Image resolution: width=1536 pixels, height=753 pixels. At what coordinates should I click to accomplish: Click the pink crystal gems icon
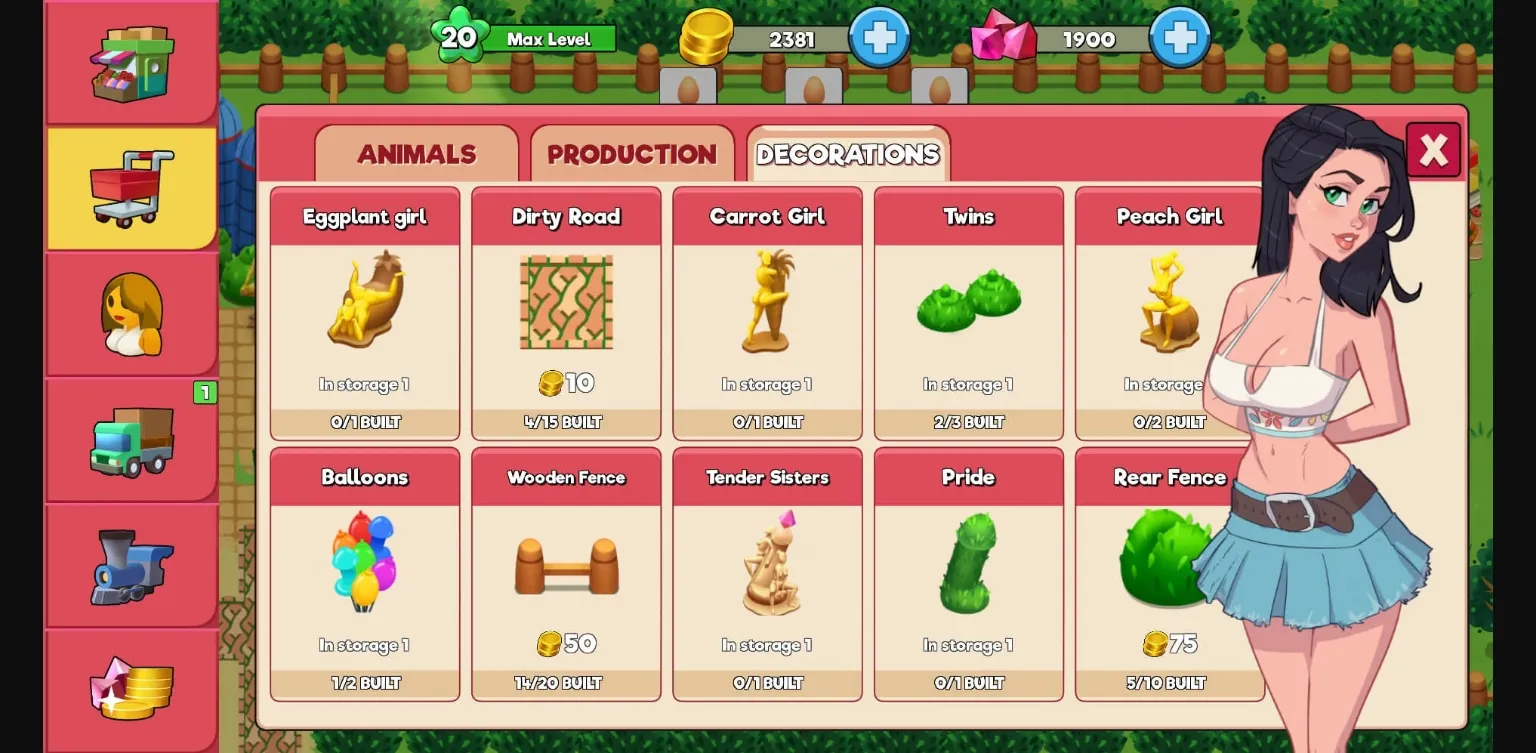tap(1003, 38)
